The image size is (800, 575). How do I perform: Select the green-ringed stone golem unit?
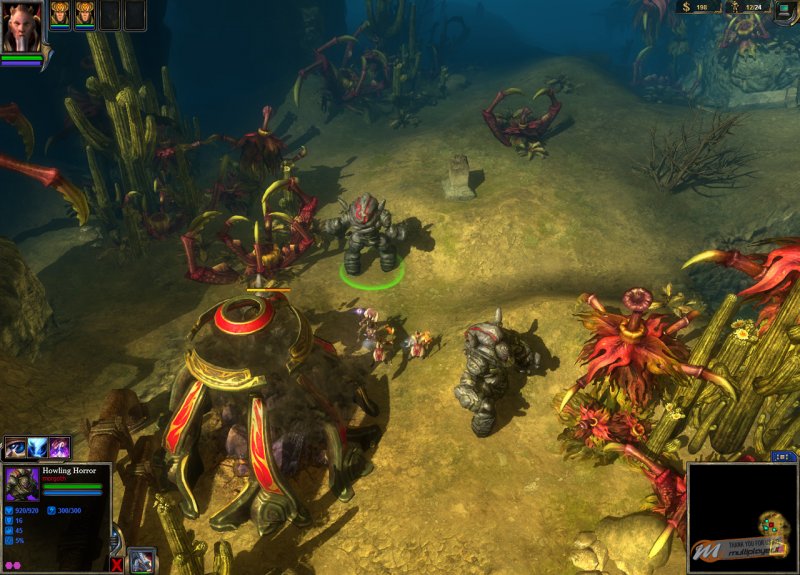point(372,234)
